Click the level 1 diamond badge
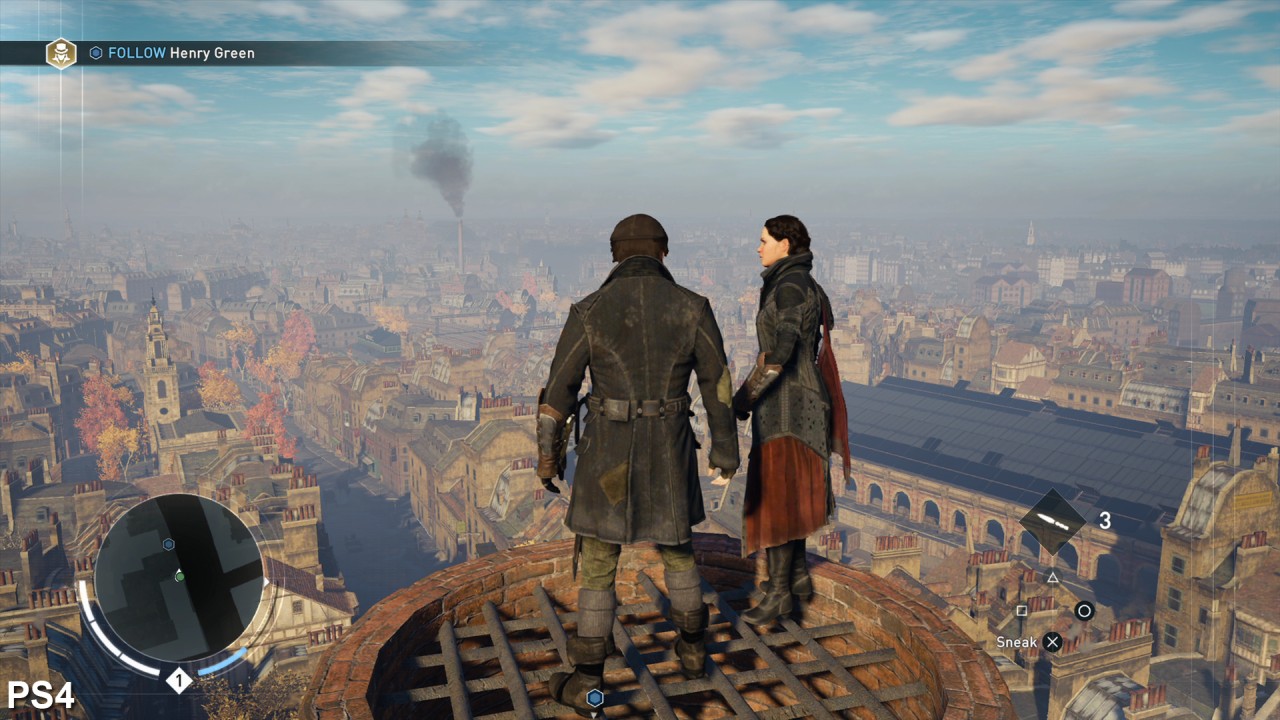 (178, 681)
